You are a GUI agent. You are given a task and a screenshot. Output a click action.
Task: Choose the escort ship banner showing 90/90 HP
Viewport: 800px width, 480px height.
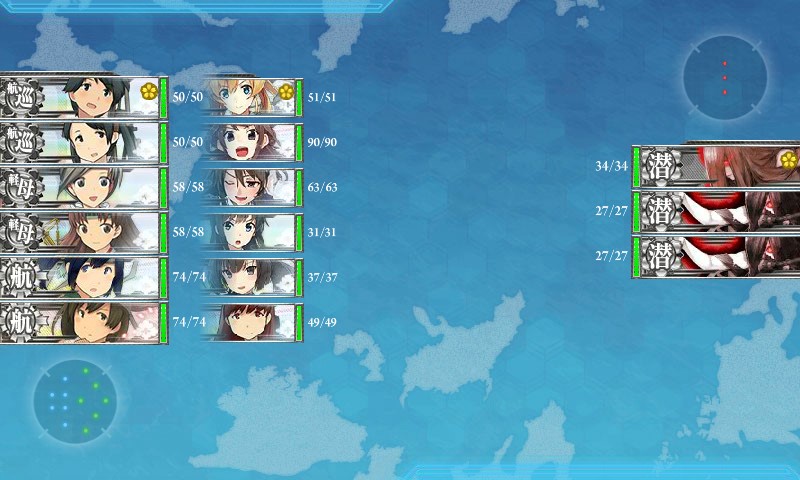point(250,142)
